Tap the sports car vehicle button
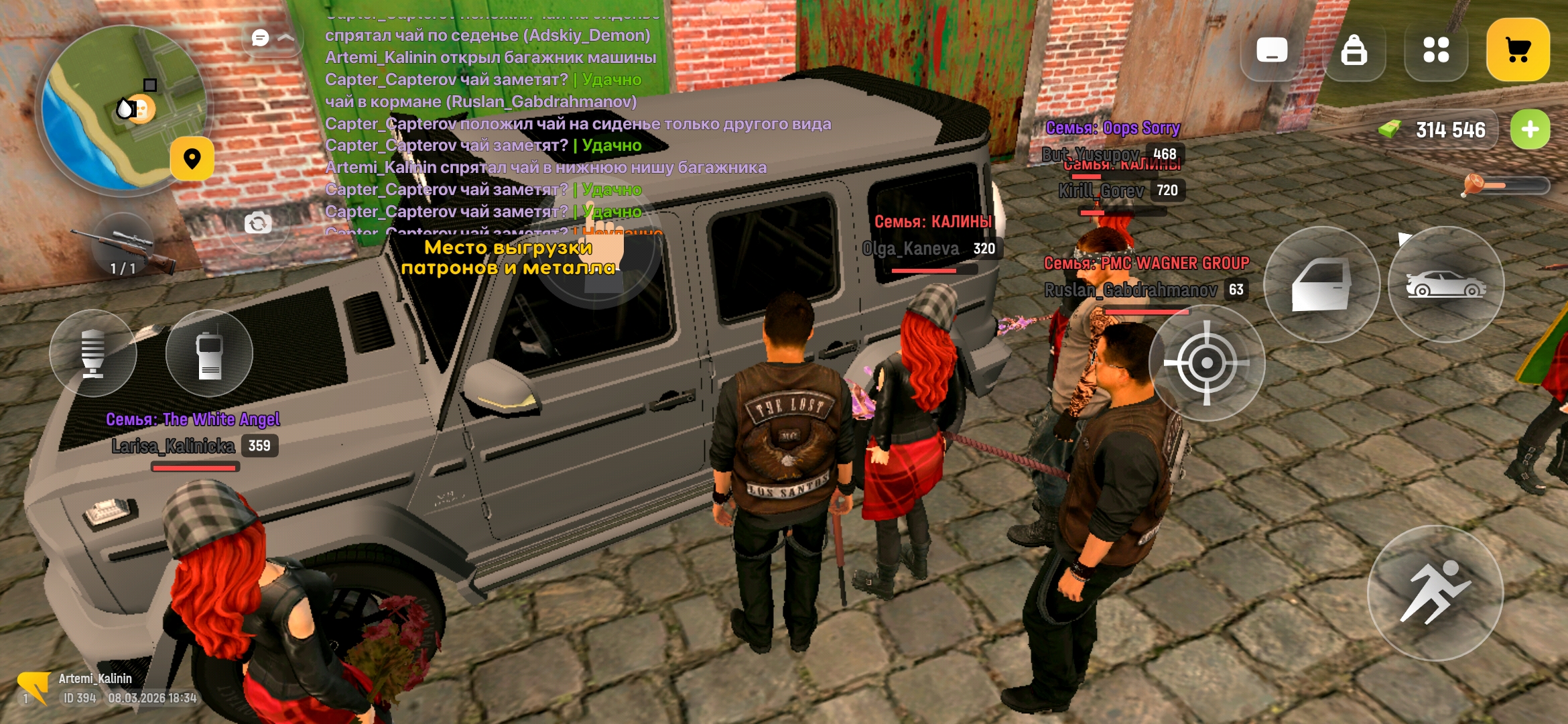Screen dimensions: 1568x724 [1446, 285]
